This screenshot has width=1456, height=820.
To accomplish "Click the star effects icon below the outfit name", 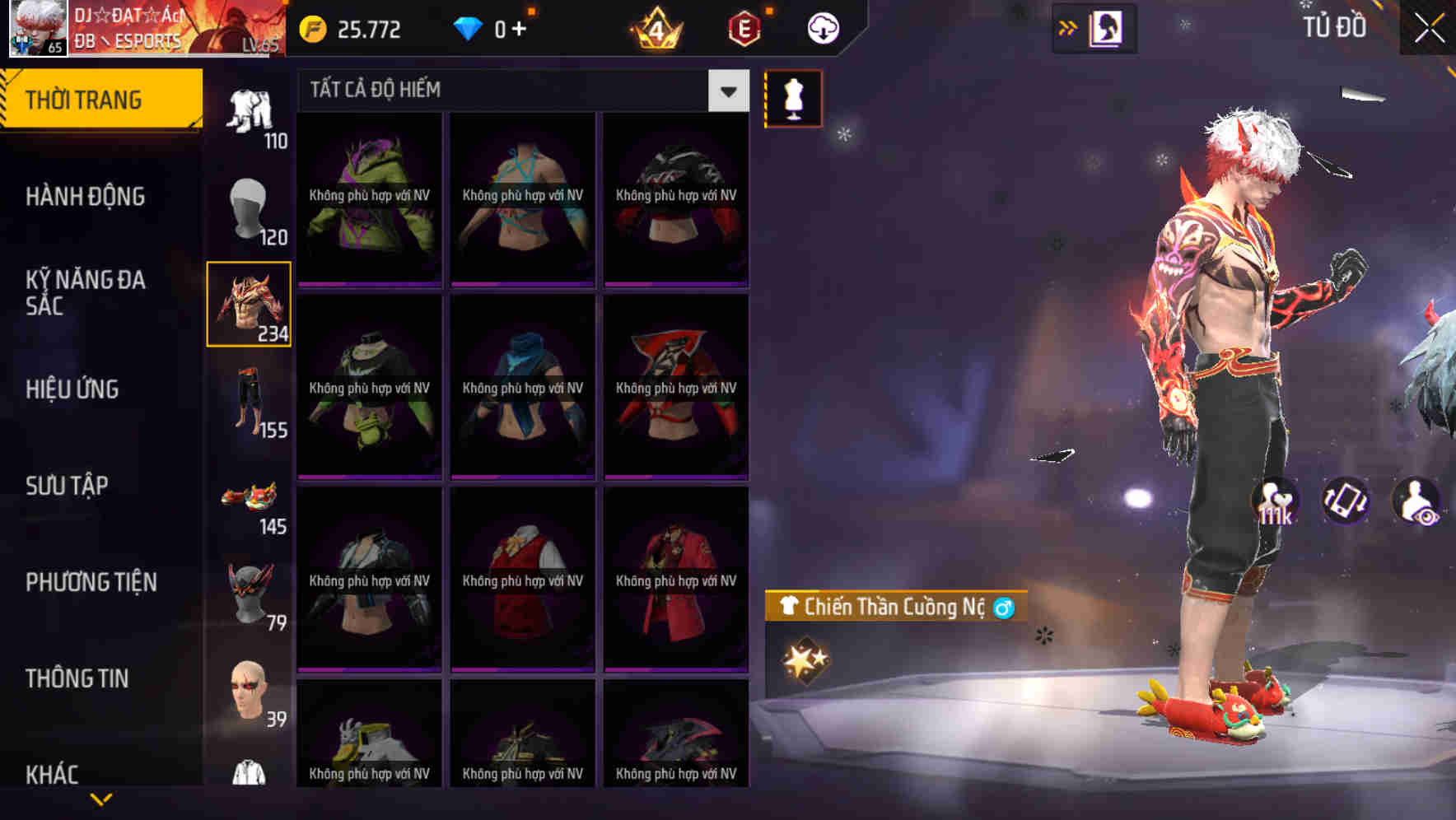I will 803,659.
